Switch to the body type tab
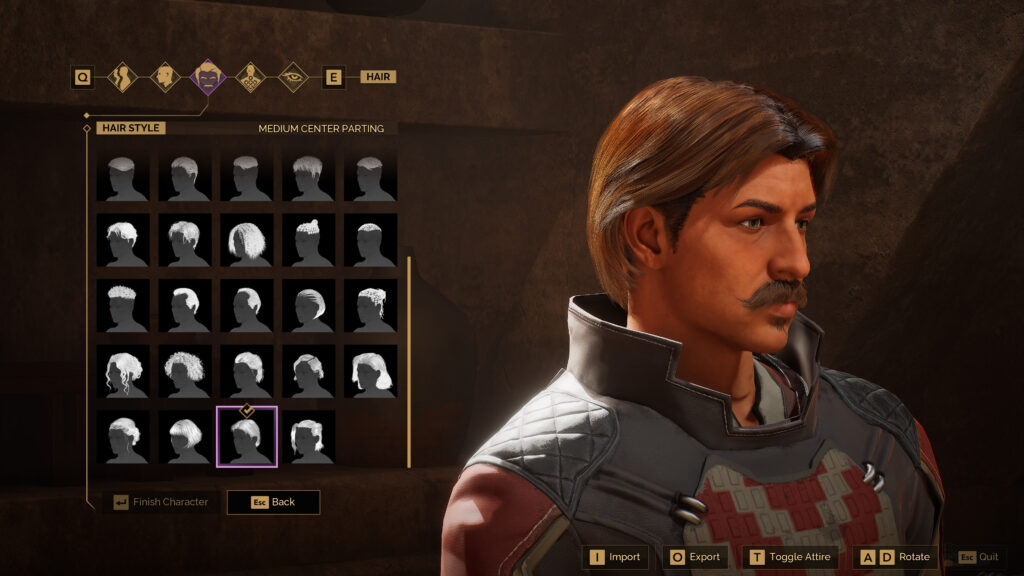The image size is (1024, 576). [123, 77]
